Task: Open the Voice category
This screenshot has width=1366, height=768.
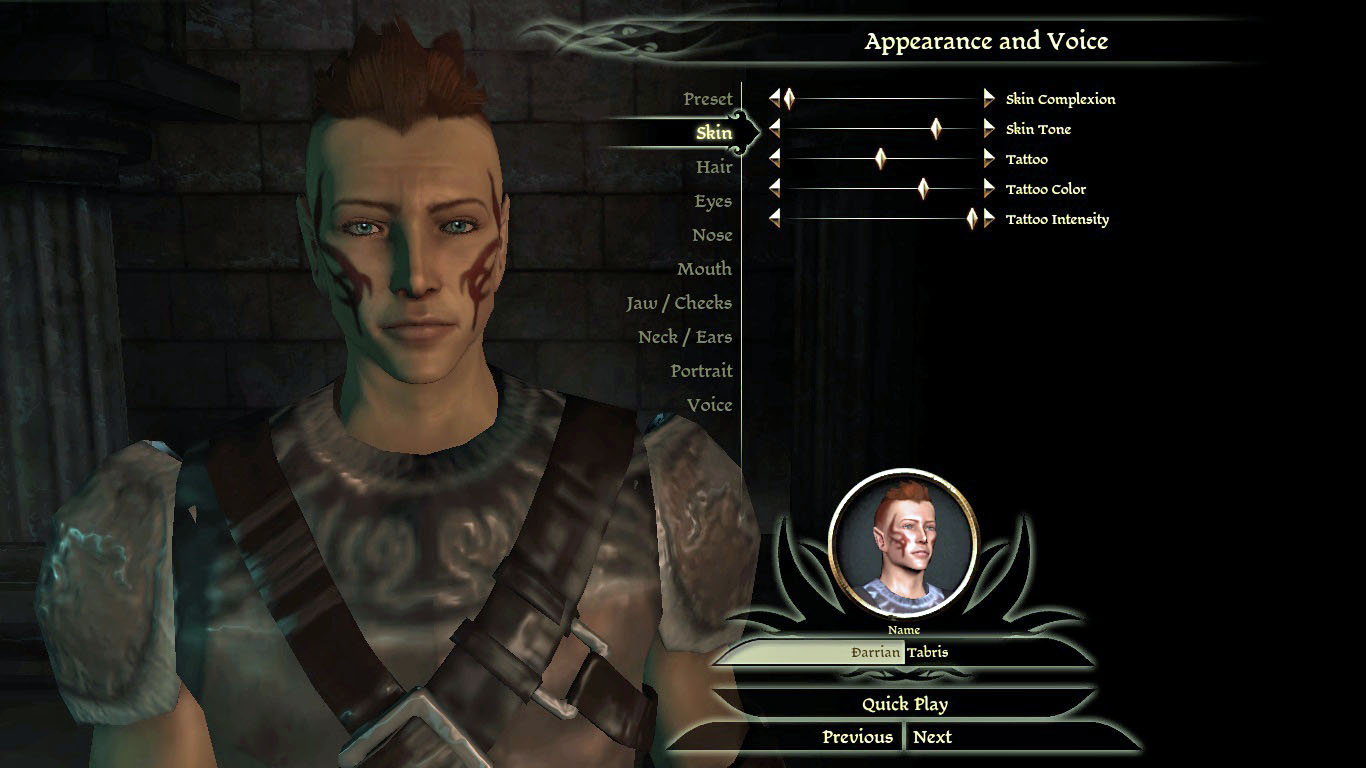Action: 709,405
